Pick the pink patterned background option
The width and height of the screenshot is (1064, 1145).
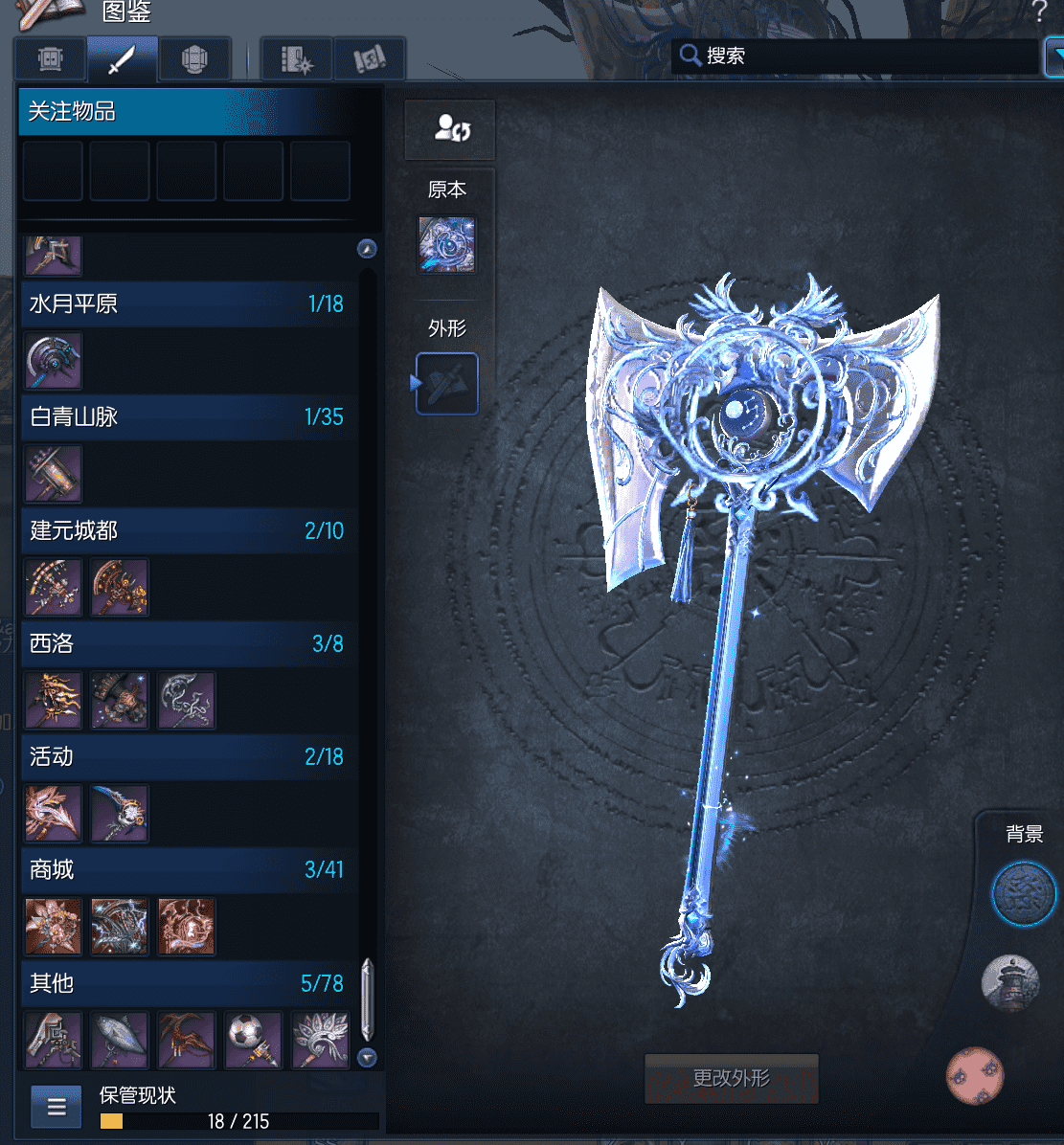point(976,1075)
